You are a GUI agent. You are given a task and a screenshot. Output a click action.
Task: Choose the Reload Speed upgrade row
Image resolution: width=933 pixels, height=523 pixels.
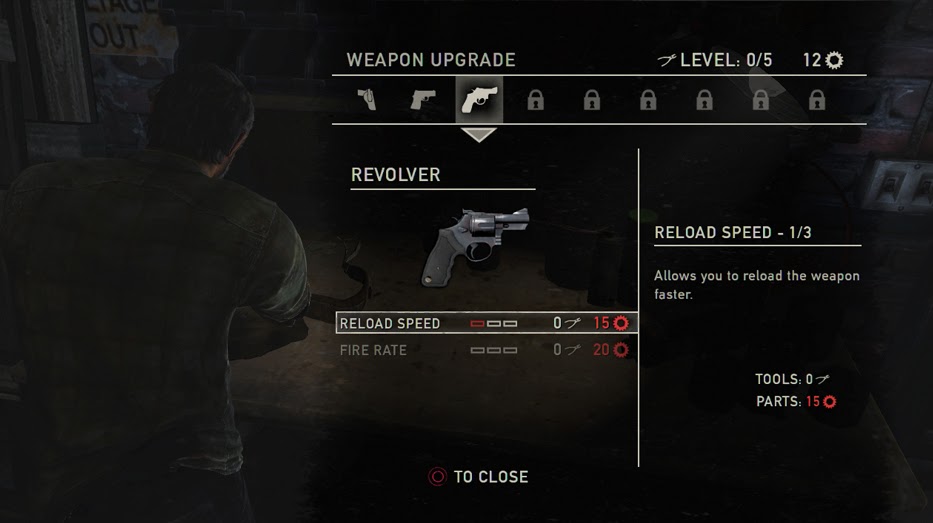click(486, 323)
